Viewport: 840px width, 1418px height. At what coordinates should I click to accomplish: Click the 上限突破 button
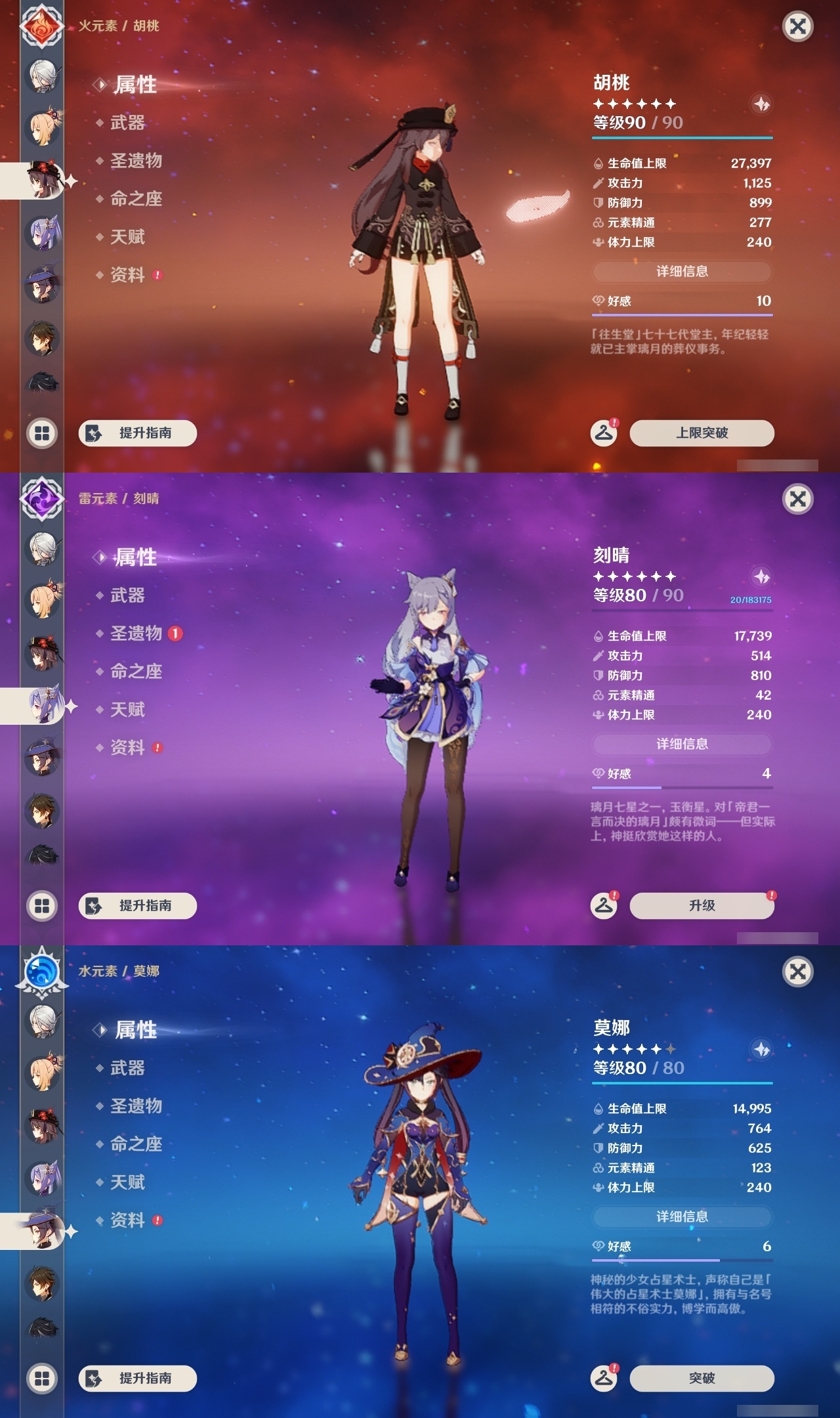click(701, 433)
